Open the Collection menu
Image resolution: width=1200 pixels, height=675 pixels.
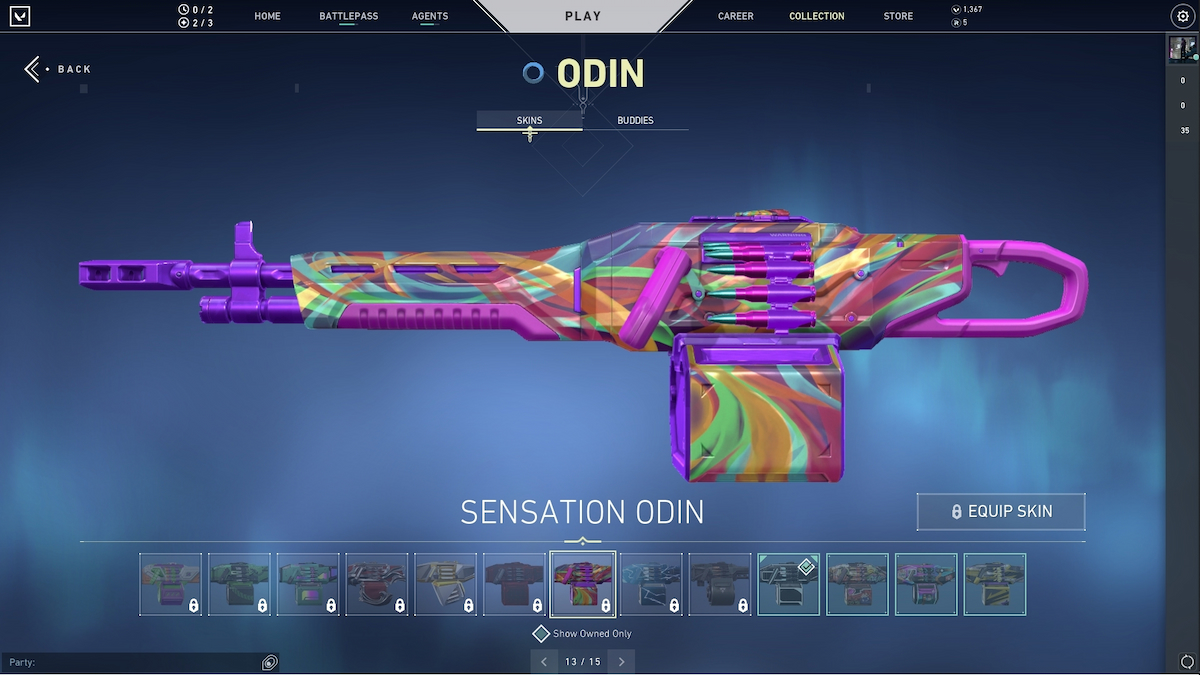(816, 16)
